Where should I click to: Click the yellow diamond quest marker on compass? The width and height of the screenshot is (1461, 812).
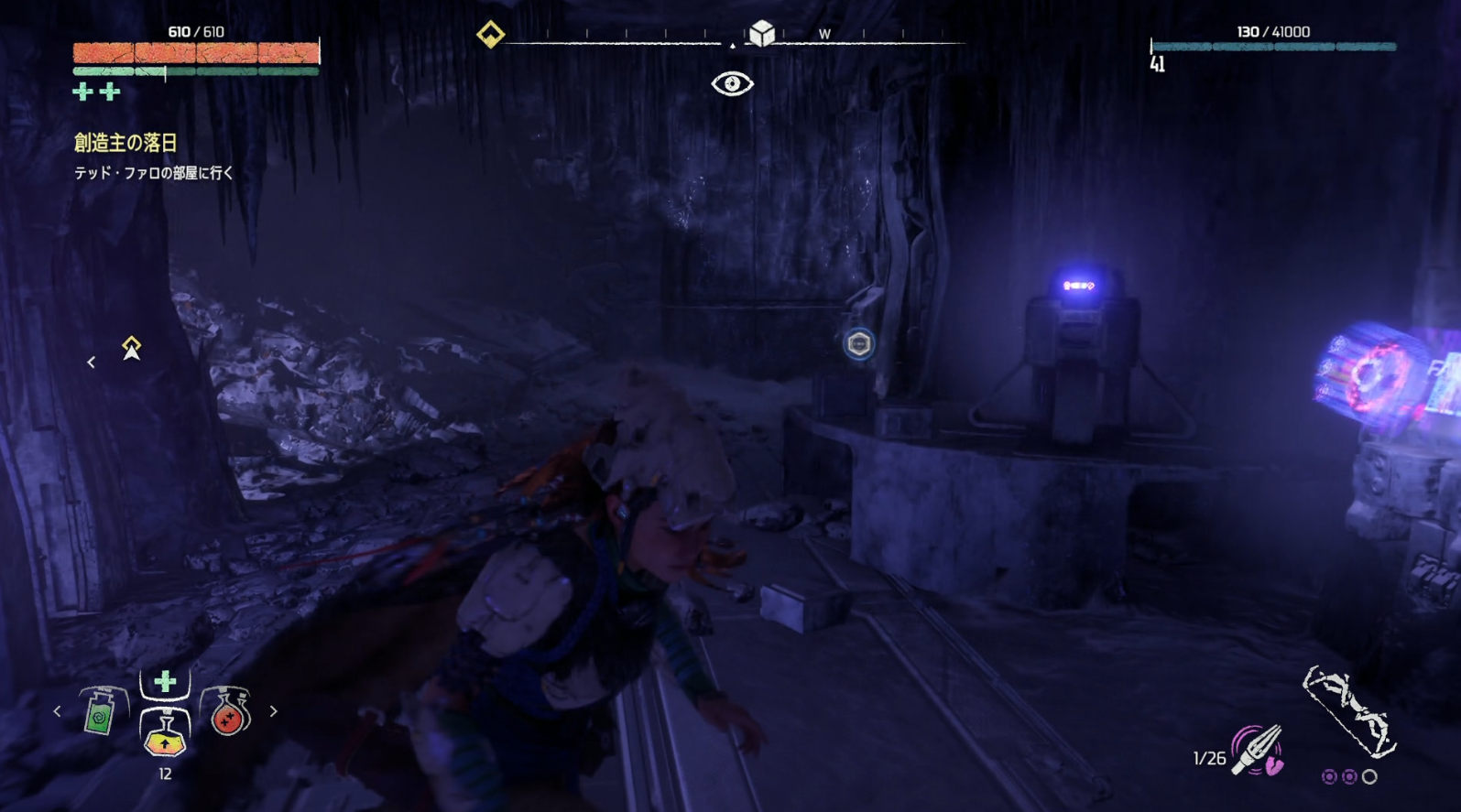[x=490, y=35]
